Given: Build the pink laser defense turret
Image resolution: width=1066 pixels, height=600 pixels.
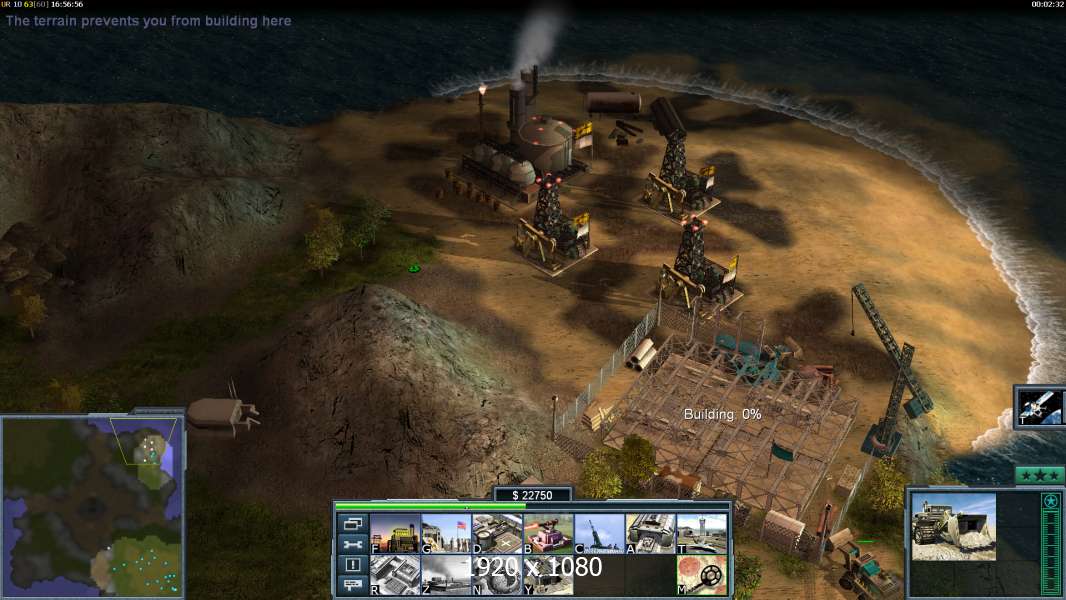Looking at the screenshot, I should click(548, 534).
